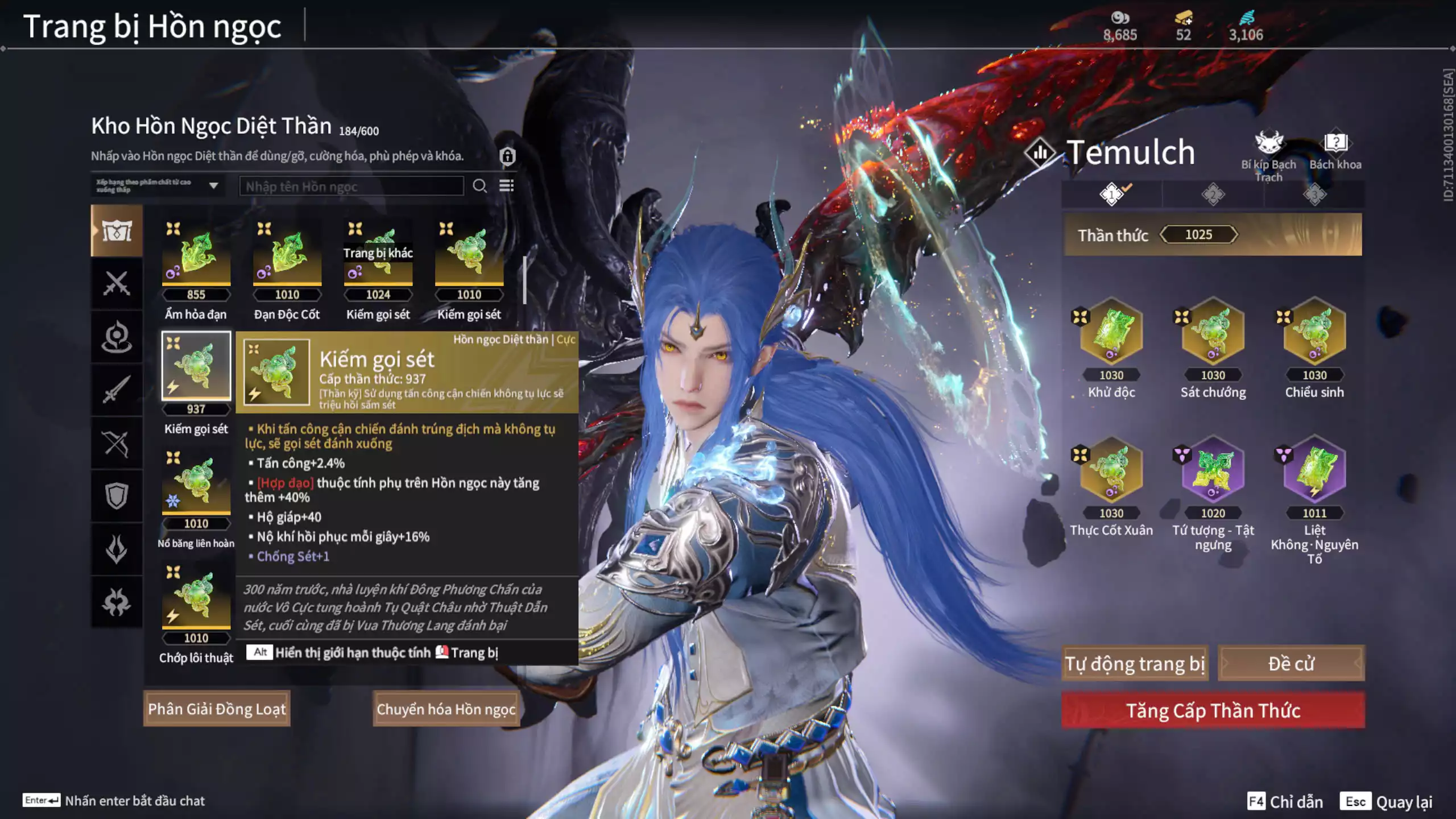Click the magnifying glass search icon

coord(479,186)
